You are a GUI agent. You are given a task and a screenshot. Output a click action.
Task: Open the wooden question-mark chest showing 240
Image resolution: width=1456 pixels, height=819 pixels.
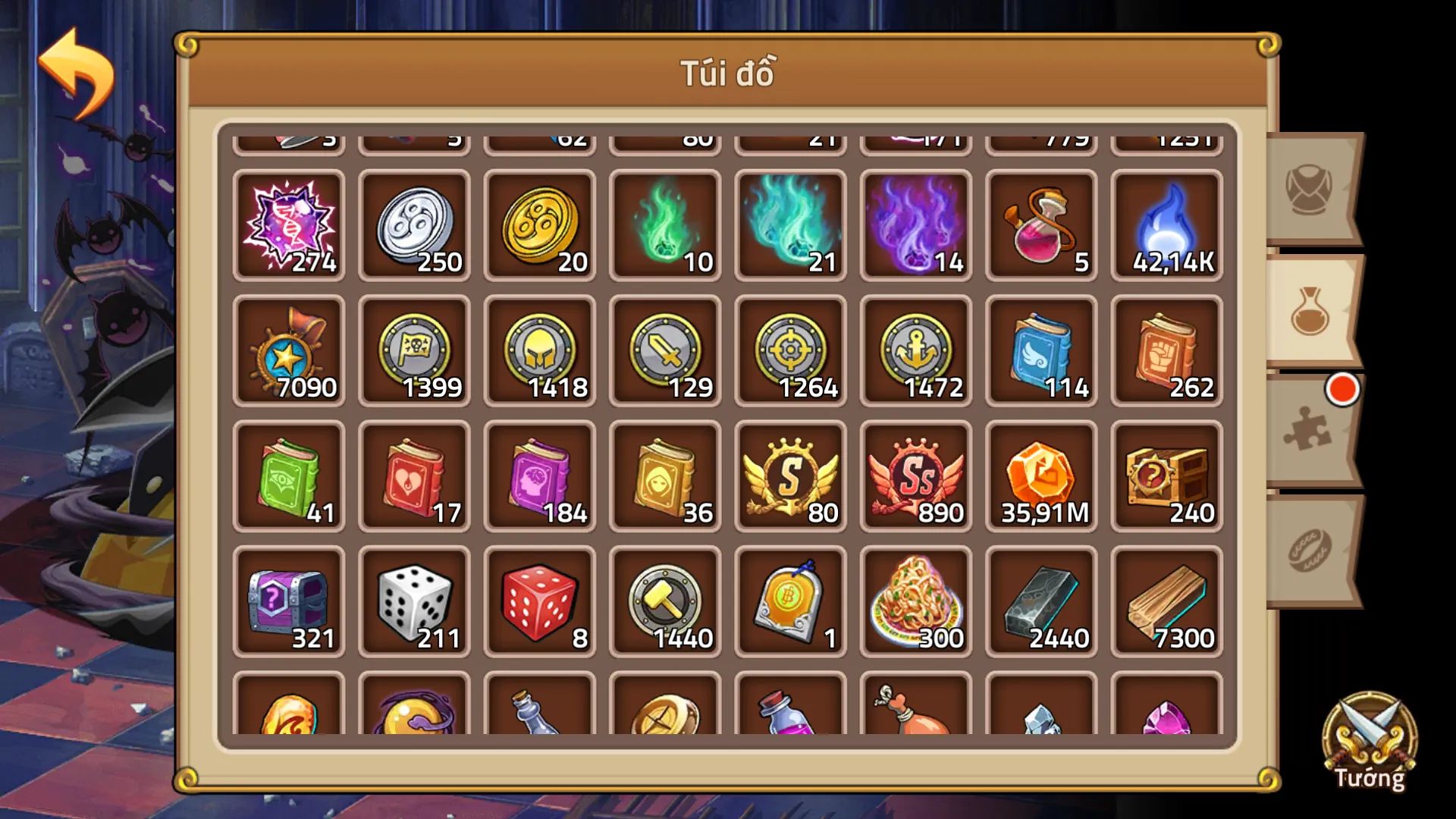click(x=1166, y=475)
